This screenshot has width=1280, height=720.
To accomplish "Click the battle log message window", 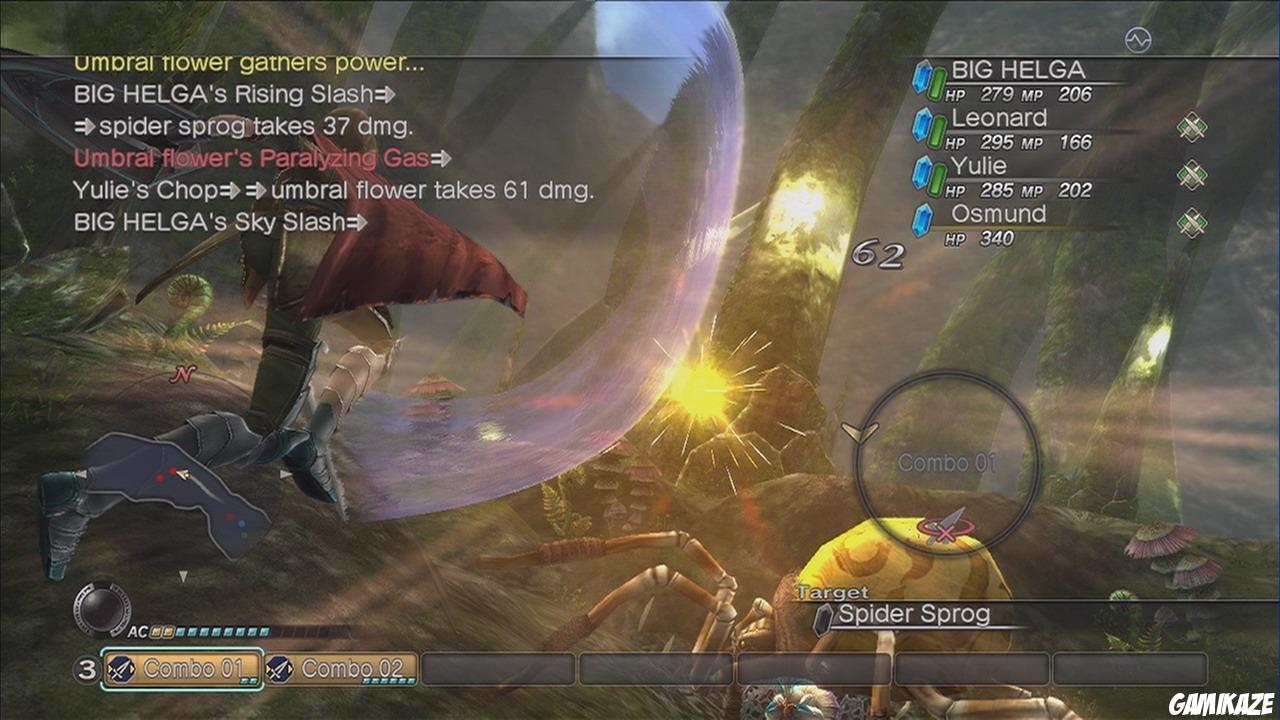I will pos(330,143).
